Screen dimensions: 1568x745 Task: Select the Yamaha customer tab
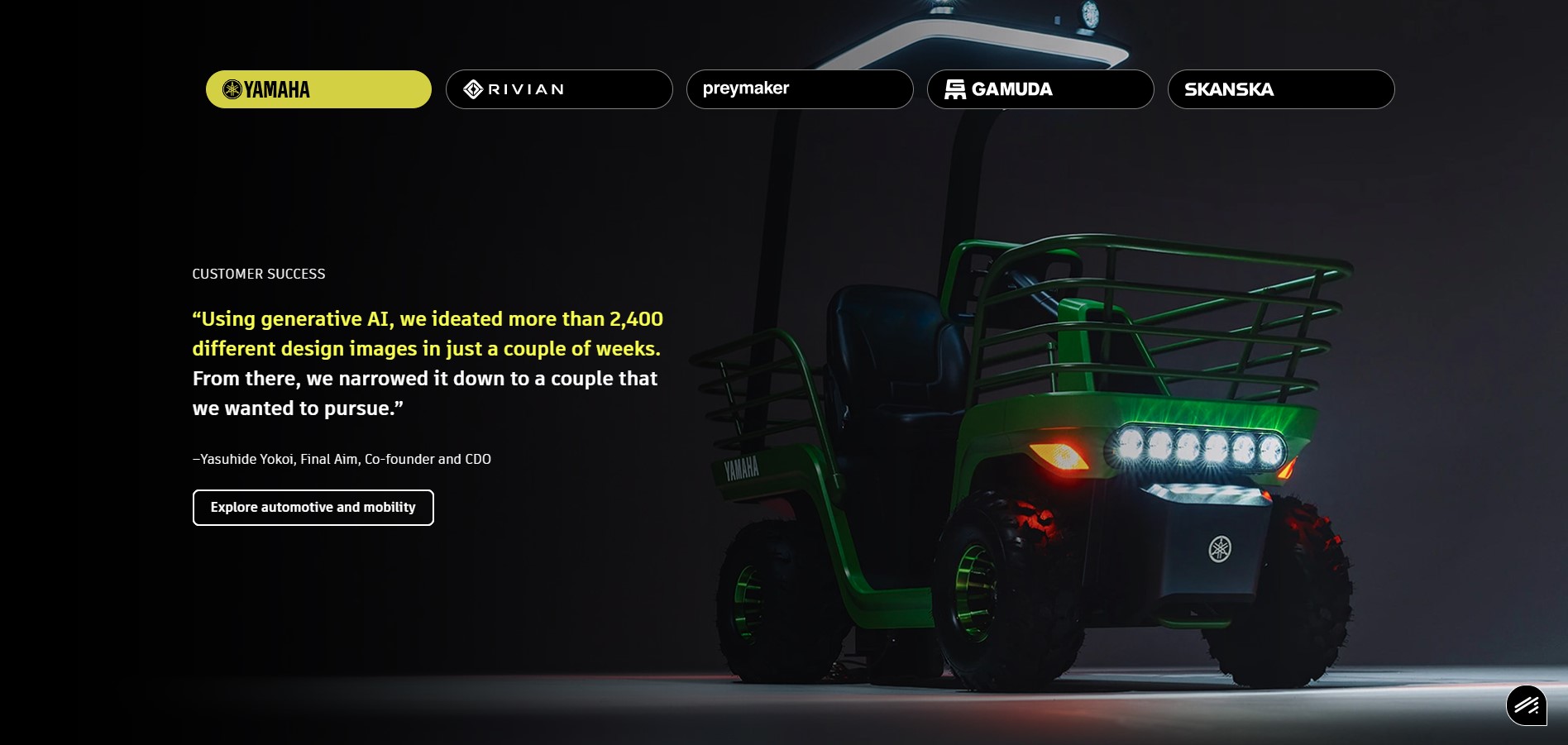tap(318, 89)
